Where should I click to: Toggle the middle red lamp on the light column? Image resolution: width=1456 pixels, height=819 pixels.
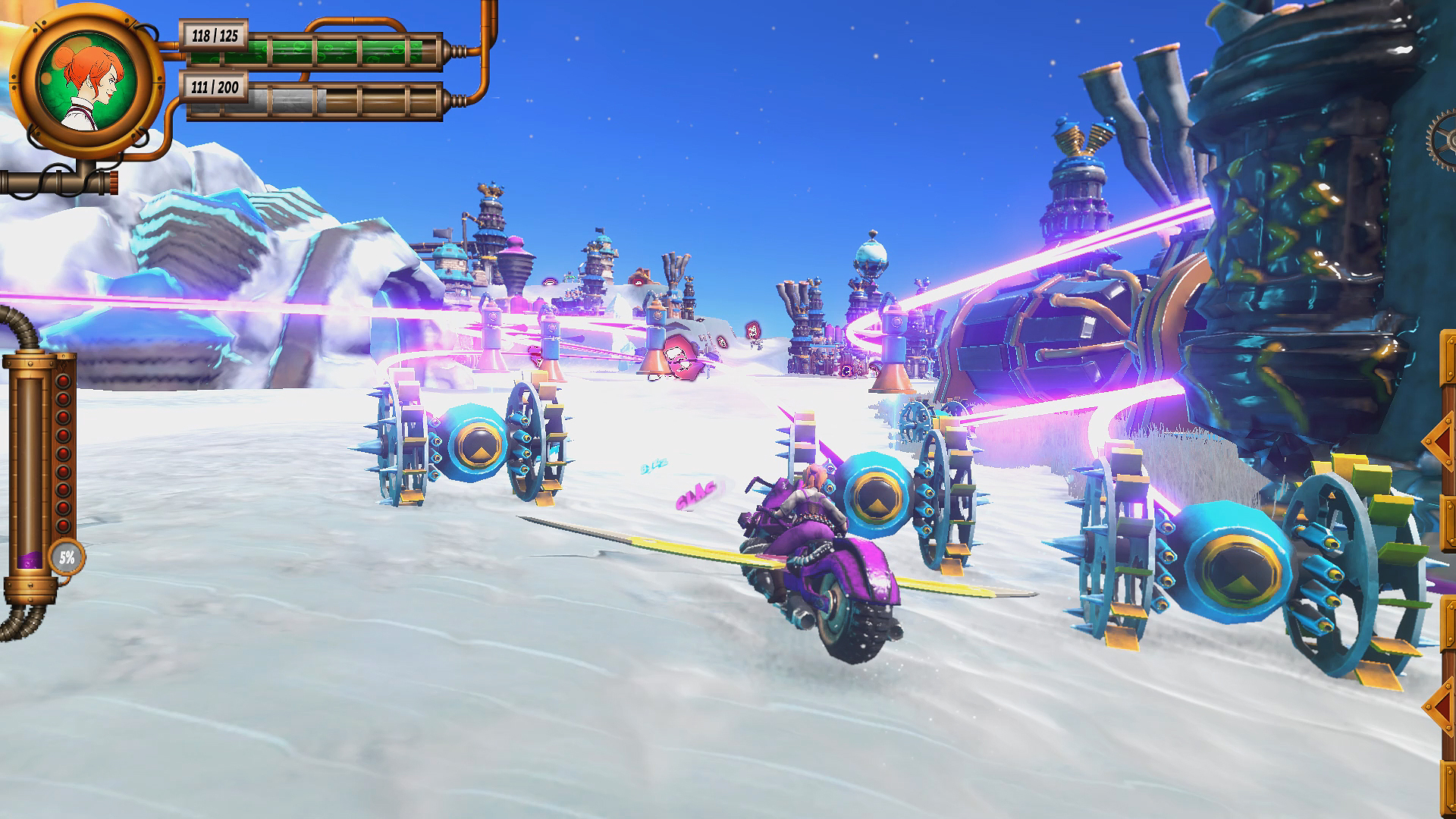click(62, 453)
